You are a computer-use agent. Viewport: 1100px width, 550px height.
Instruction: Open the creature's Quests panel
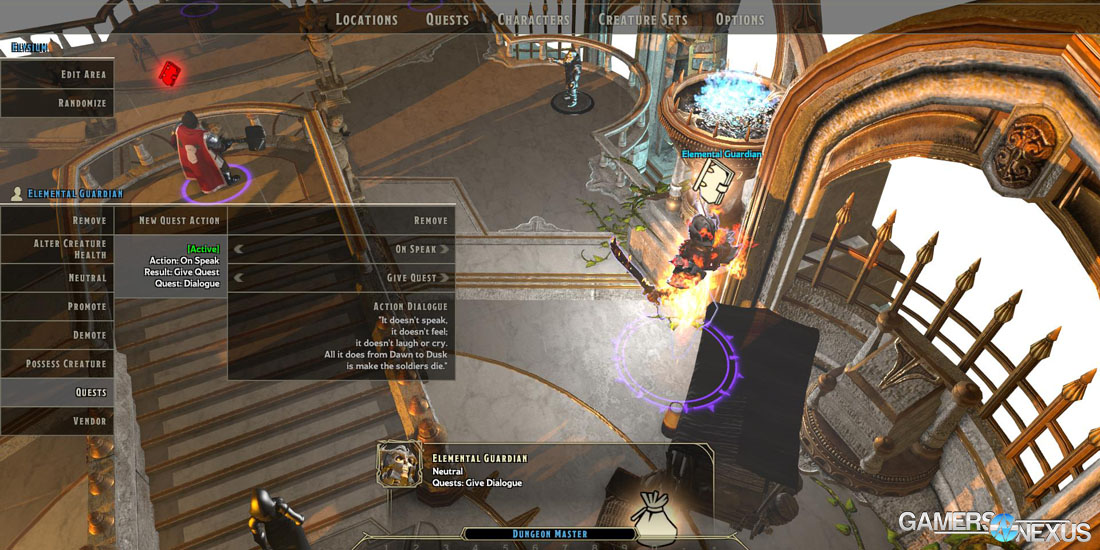[x=57, y=392]
